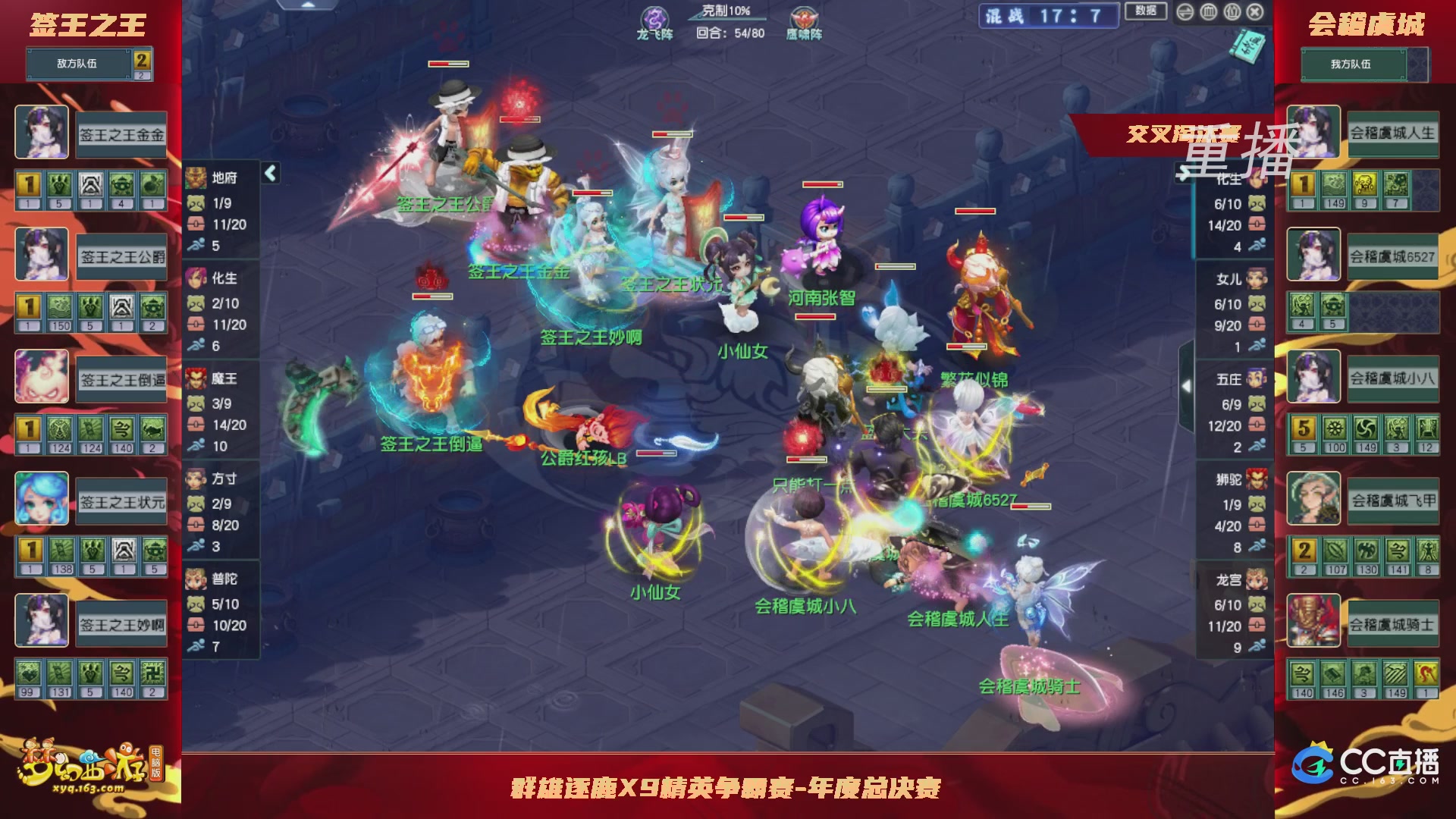Open the 数据 data panel
This screenshot has height=819, width=1456.
pos(1146,10)
